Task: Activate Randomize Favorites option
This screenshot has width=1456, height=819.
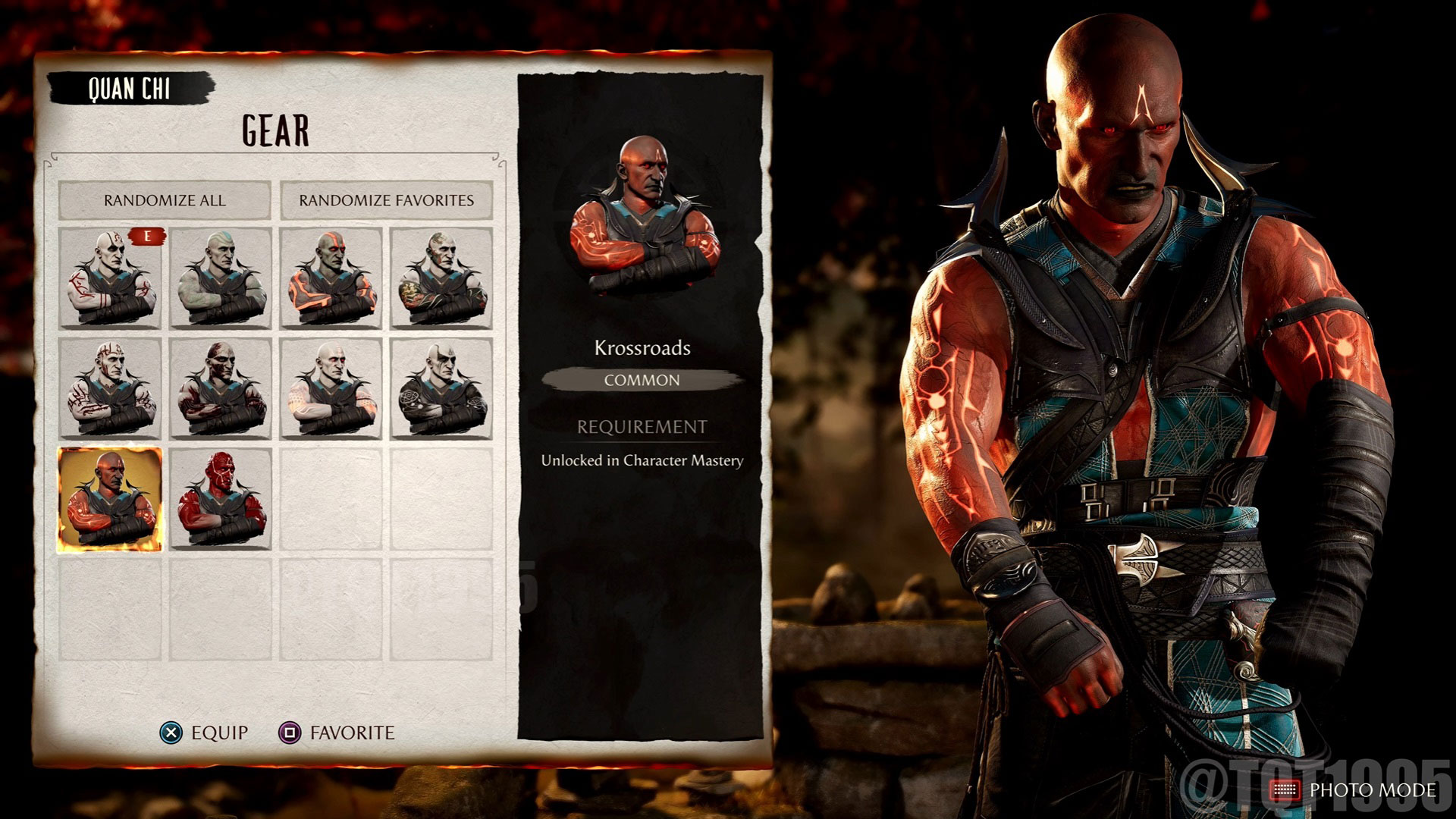Action: click(388, 201)
